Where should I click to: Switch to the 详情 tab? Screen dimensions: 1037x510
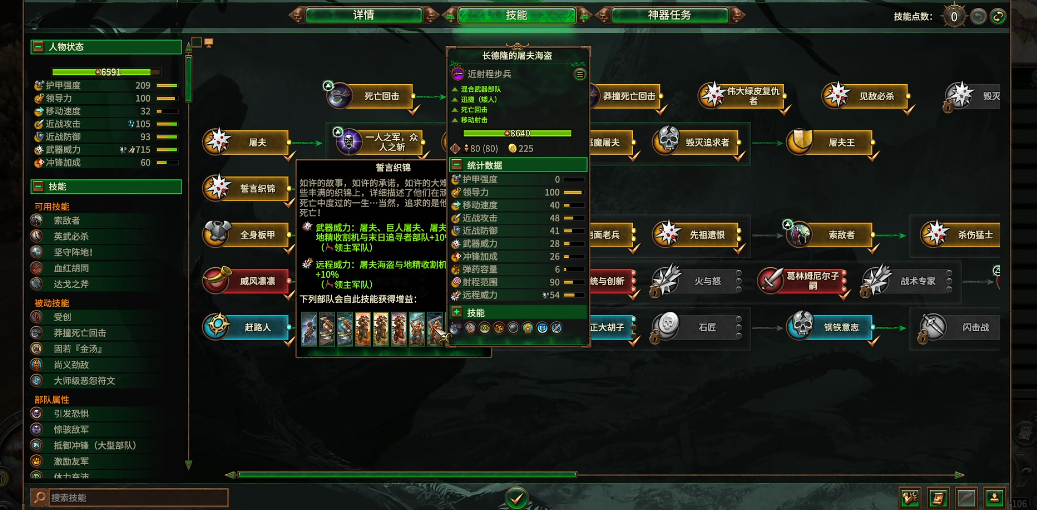pos(363,15)
